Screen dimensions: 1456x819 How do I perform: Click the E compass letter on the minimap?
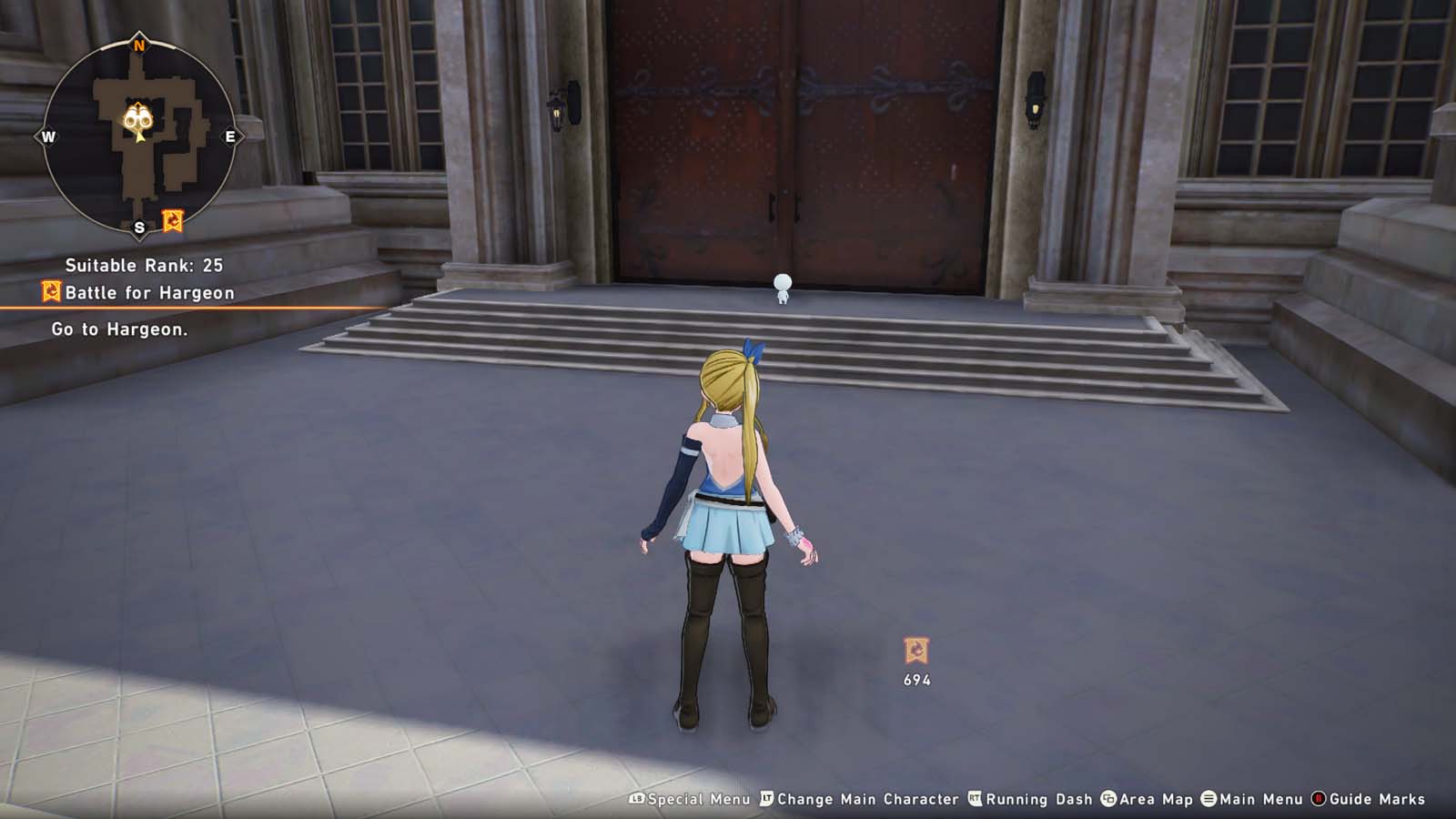(229, 136)
